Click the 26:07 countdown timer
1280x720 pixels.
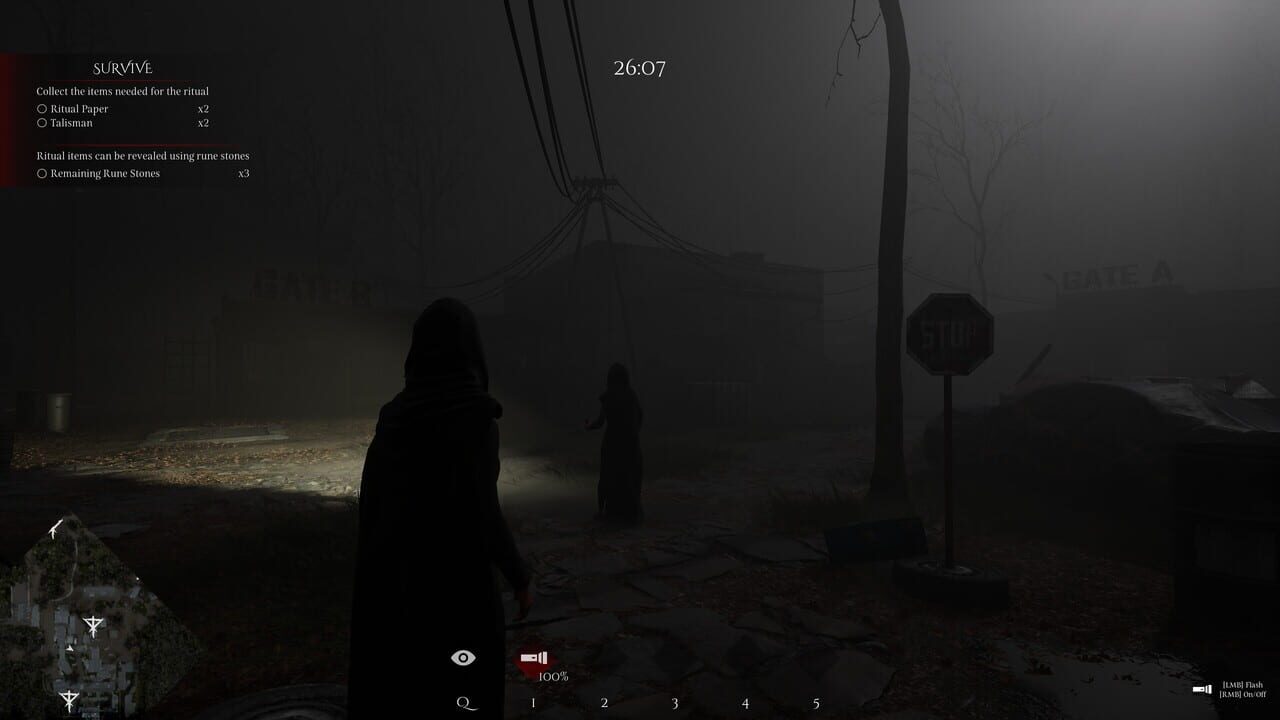pos(639,68)
